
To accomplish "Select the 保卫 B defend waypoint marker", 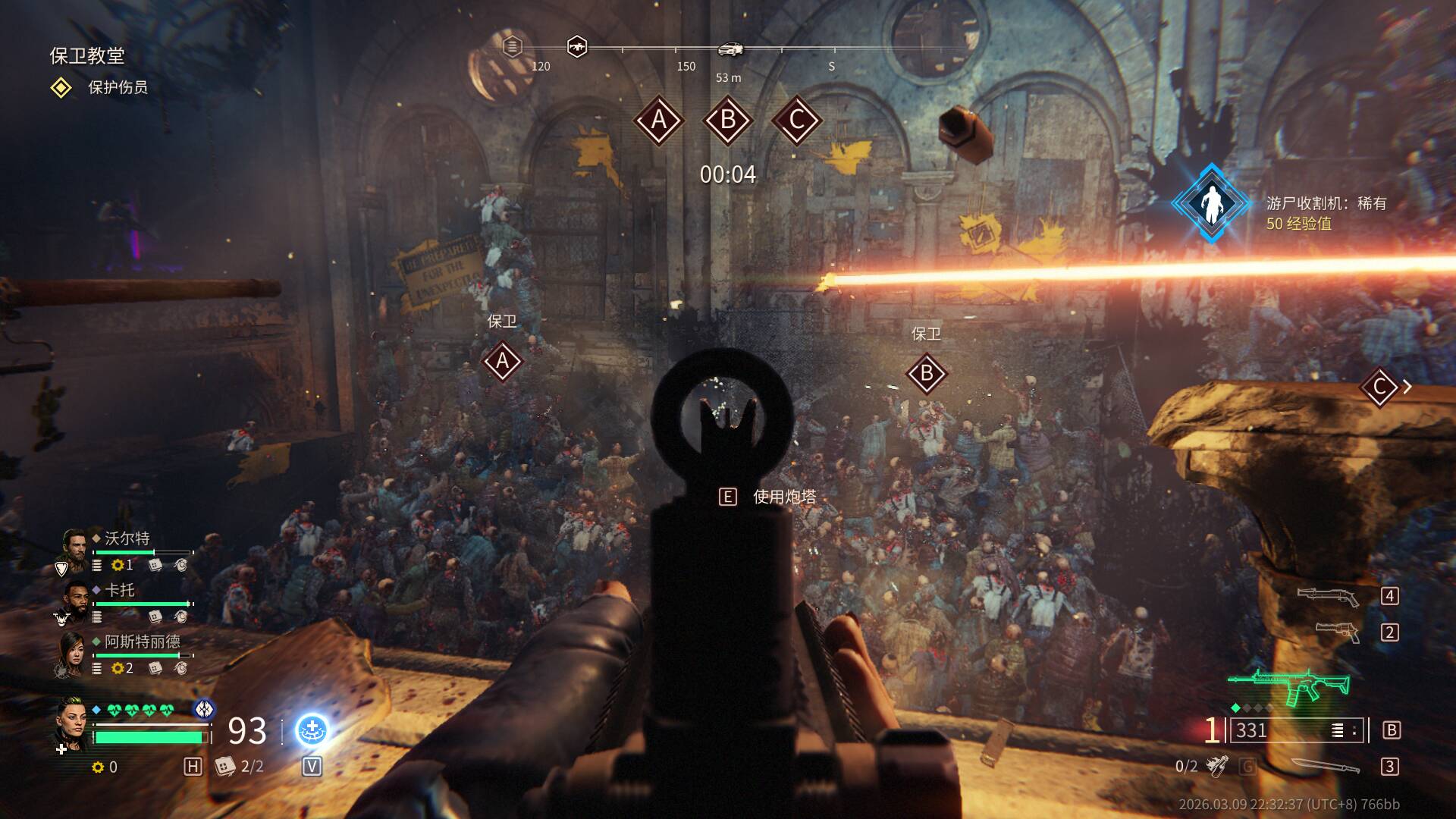I will coord(926,374).
